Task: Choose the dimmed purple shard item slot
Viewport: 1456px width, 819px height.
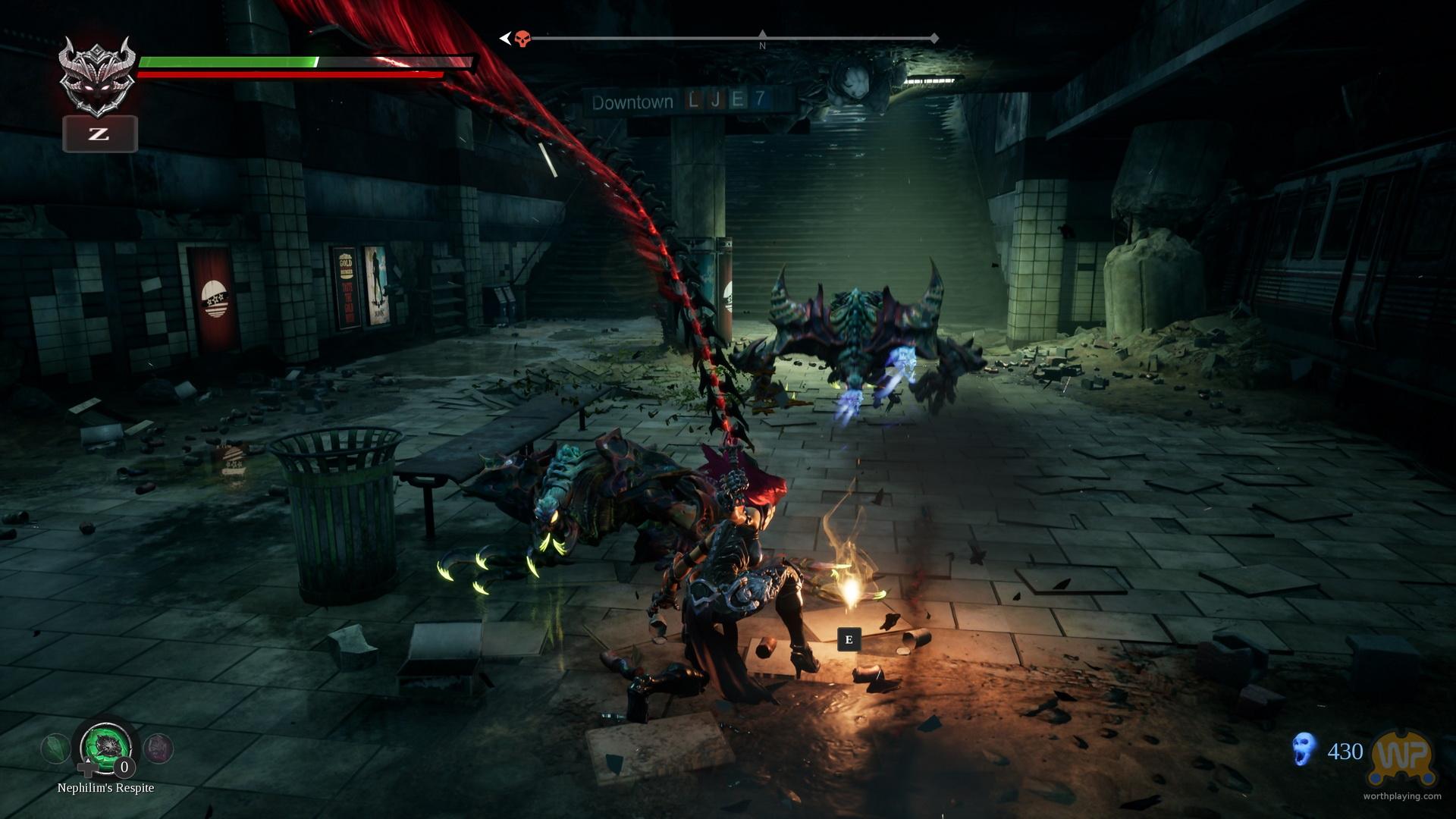Action: [x=158, y=749]
